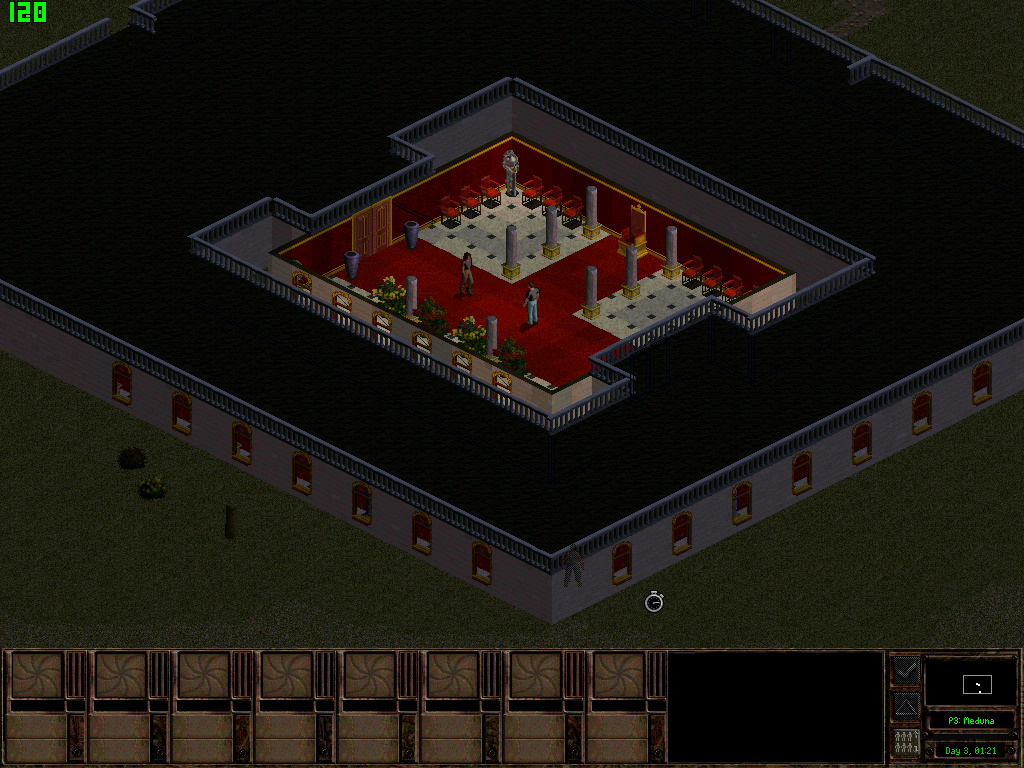1024x768 pixels.
Task: Click the radar minimap screen
Action: pos(970,682)
